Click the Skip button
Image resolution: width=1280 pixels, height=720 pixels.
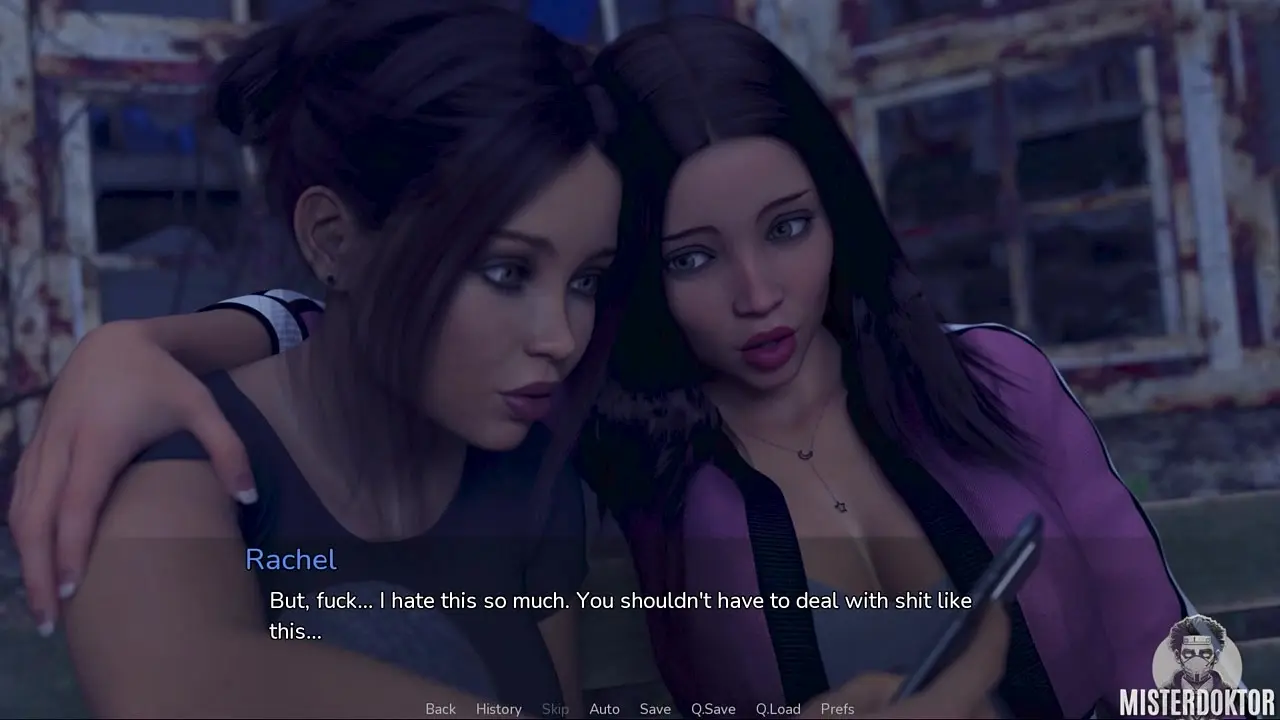(555, 709)
